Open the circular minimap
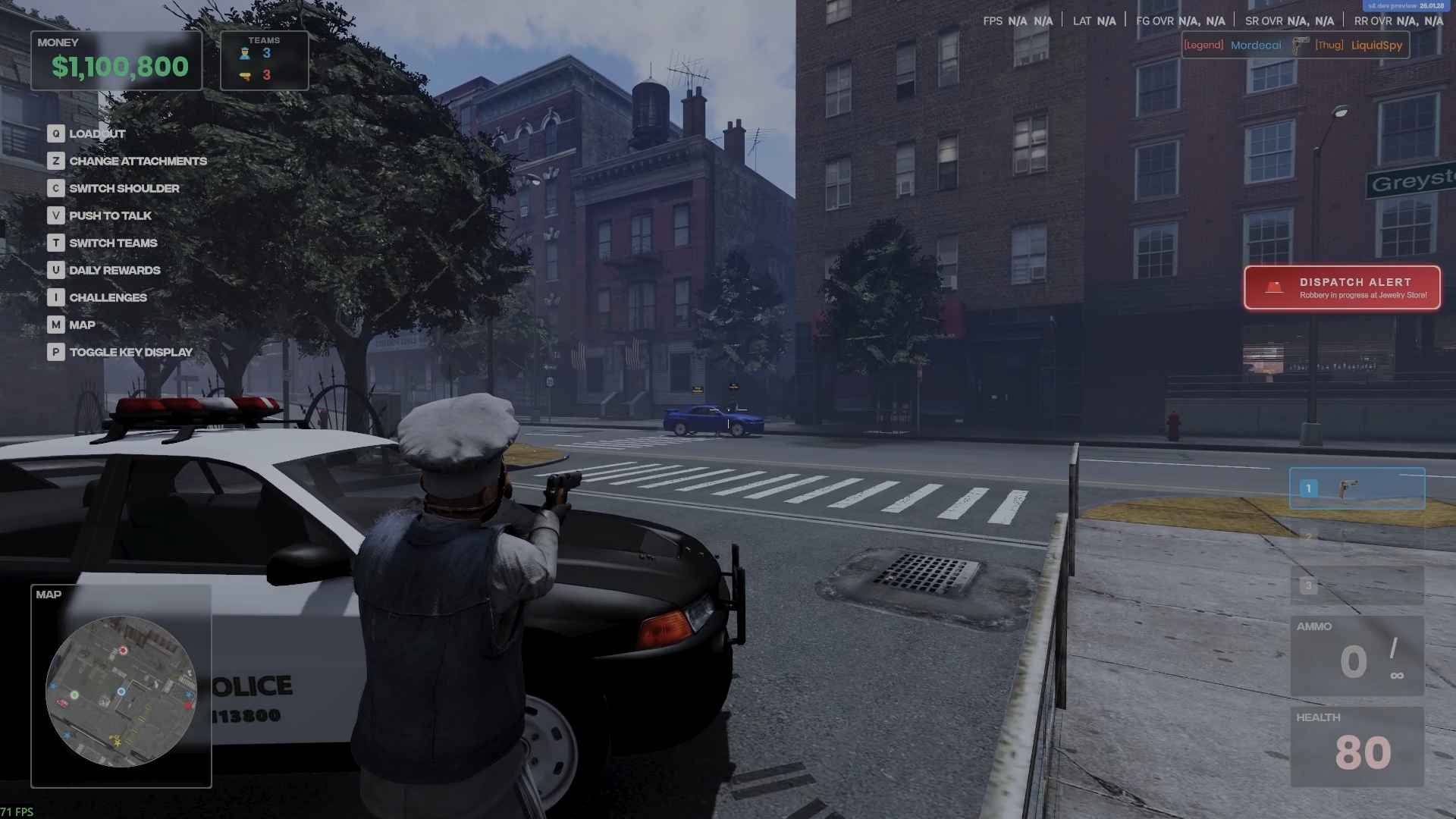1456x819 pixels. [x=121, y=691]
